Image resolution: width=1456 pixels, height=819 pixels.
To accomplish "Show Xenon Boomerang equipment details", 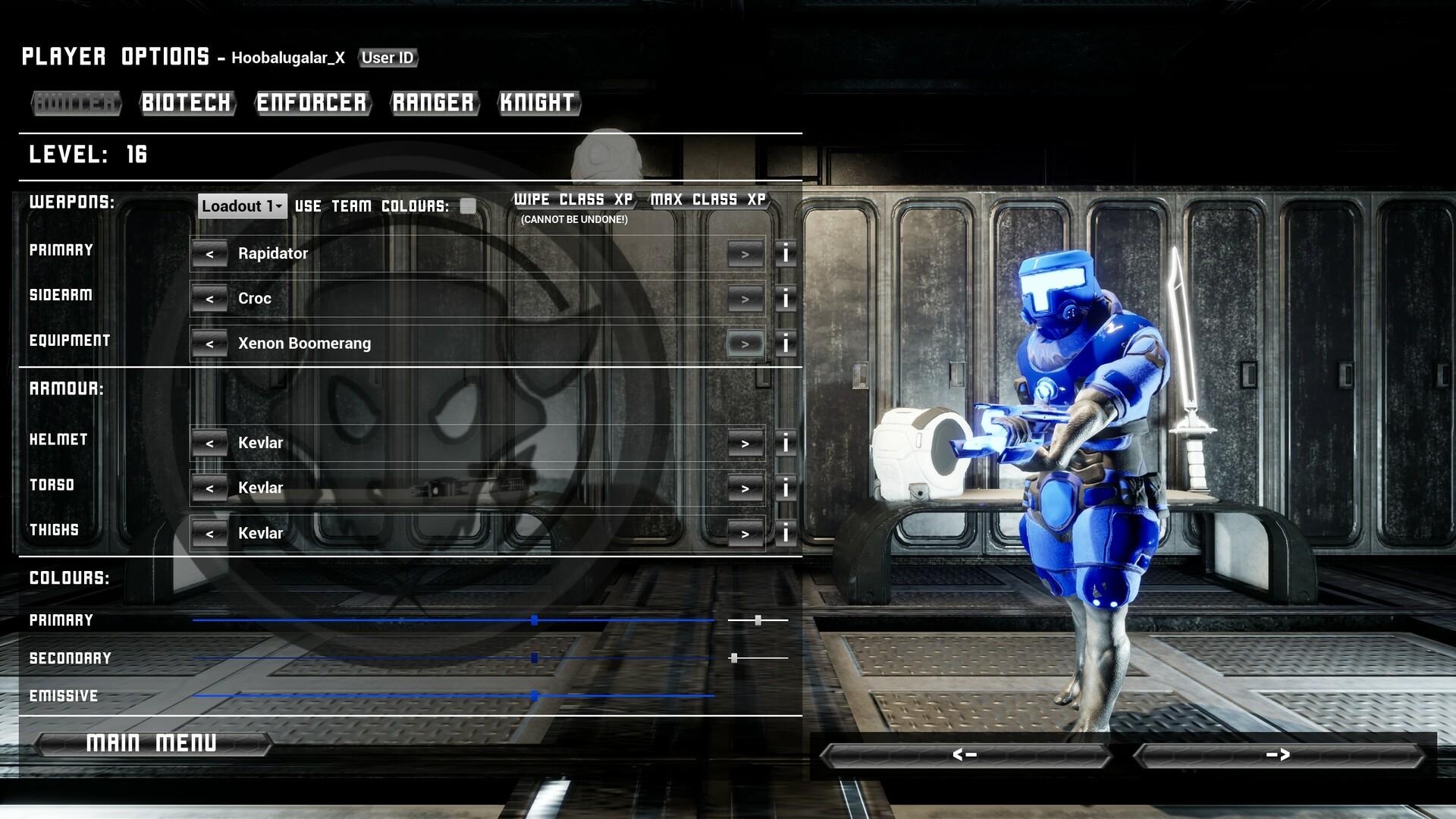I will coord(785,343).
